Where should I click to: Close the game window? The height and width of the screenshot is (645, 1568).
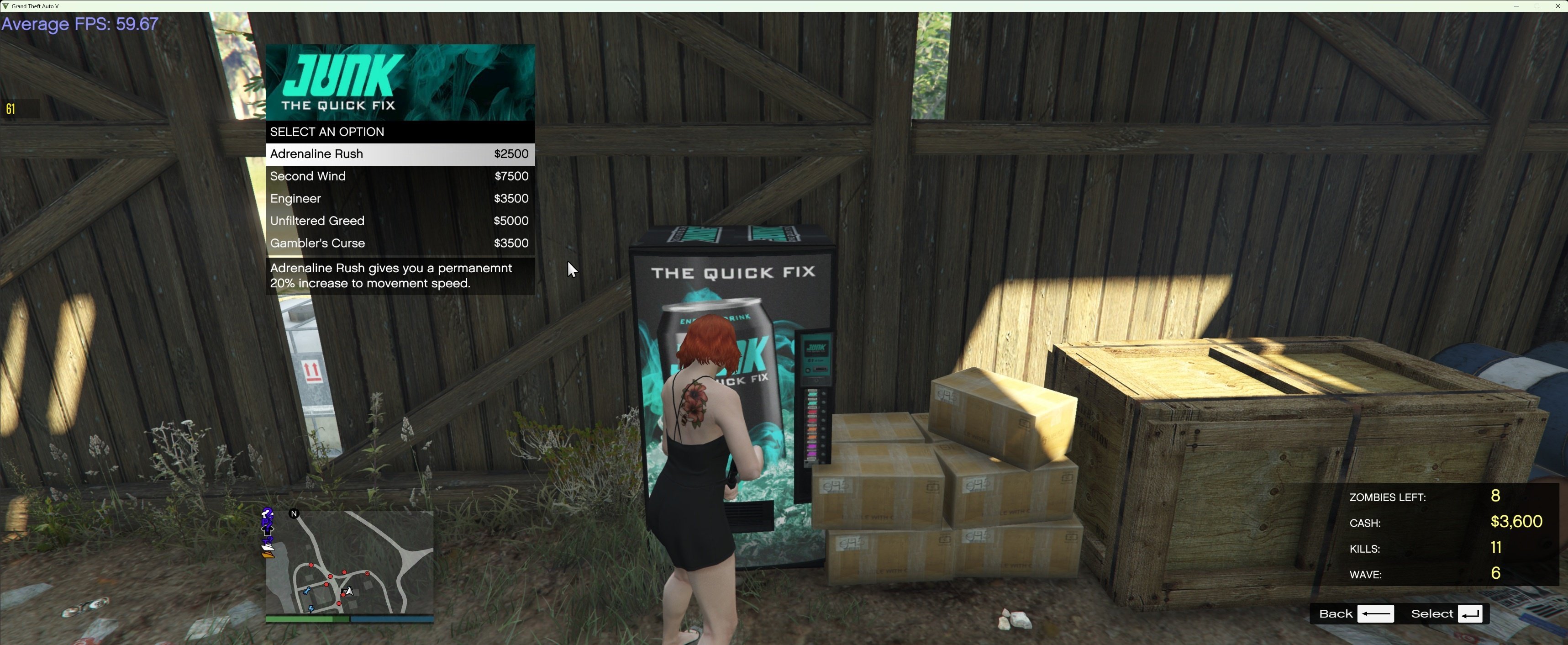(1557, 6)
